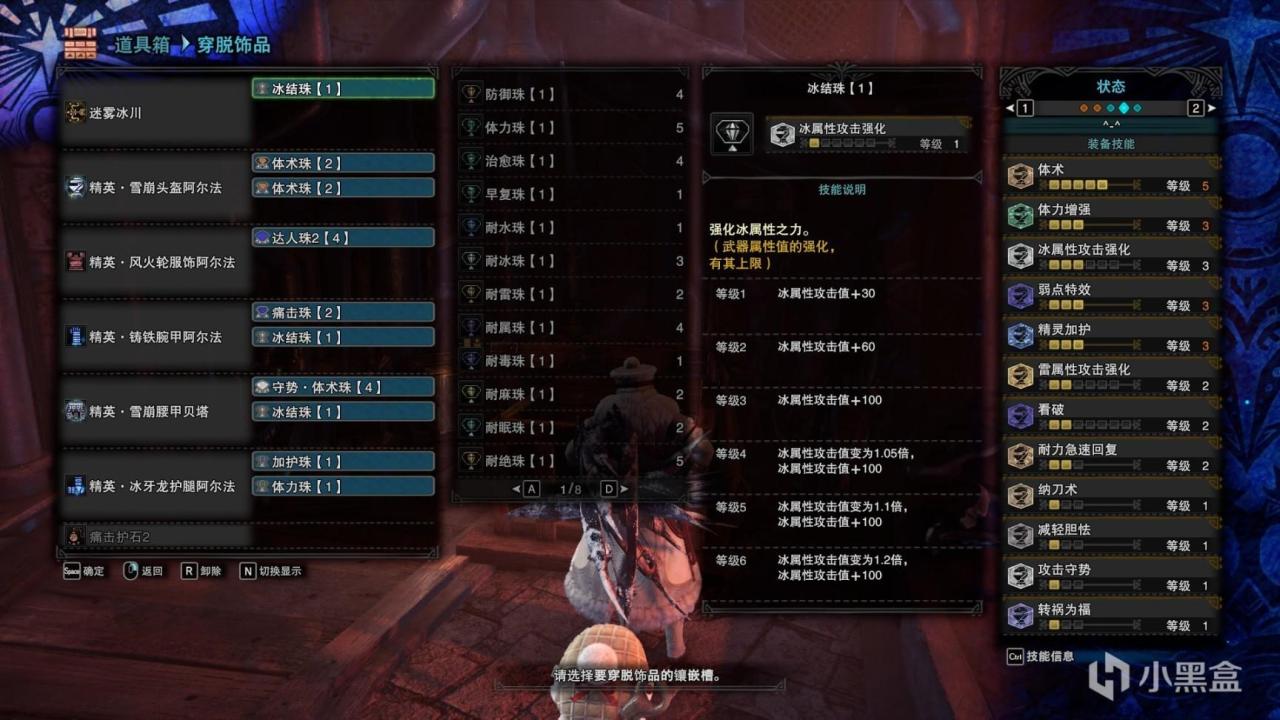This screenshot has height=720, width=1280.
Task: Select the 迷雾冰川 weapon row
Action: 155,113
